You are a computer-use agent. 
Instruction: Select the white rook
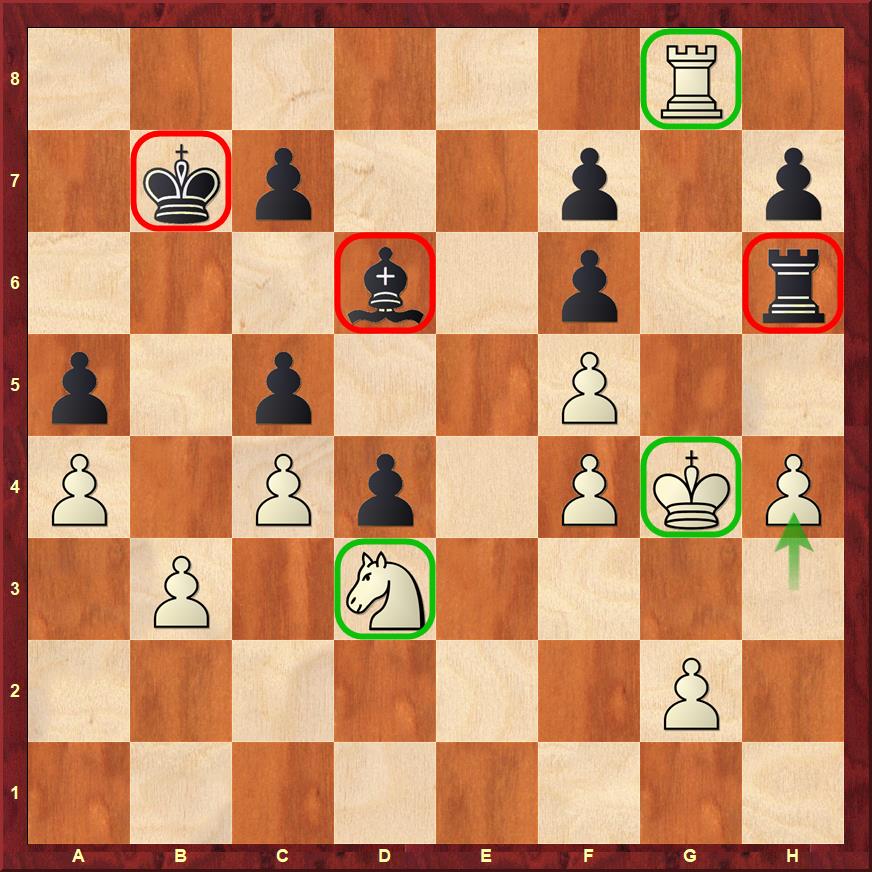[x=691, y=79]
